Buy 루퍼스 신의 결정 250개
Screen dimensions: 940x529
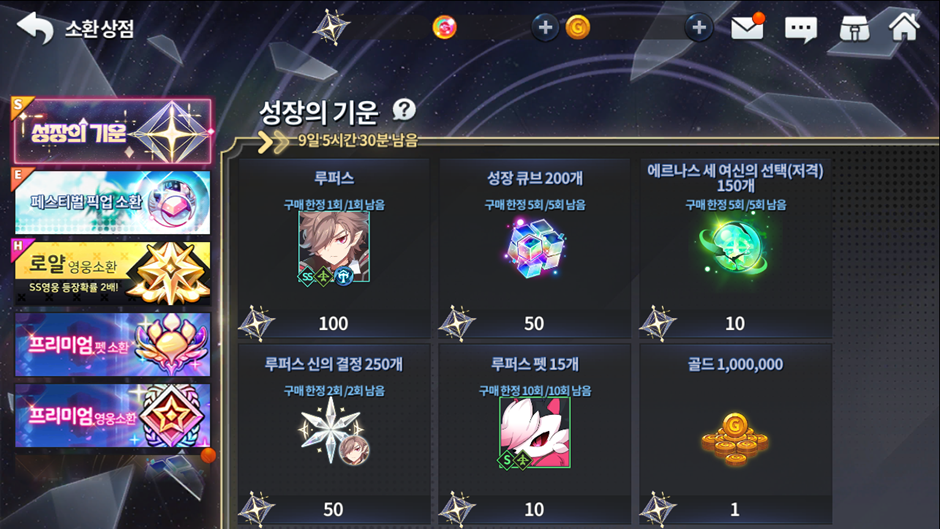point(333,434)
